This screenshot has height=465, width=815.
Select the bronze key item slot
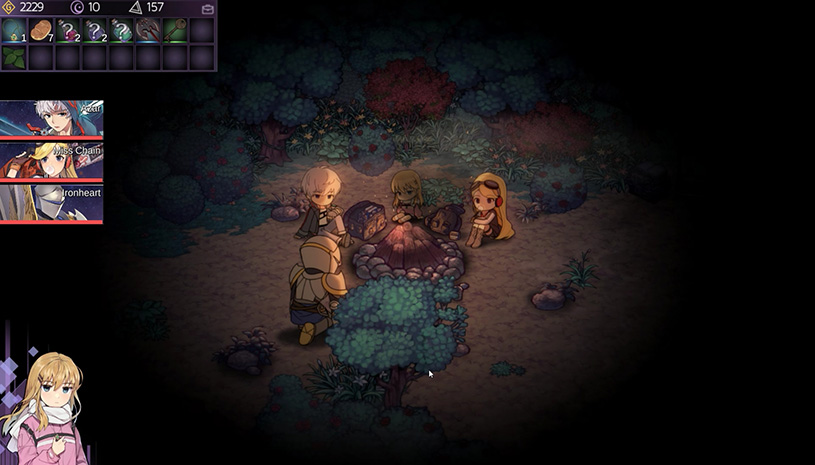point(175,30)
